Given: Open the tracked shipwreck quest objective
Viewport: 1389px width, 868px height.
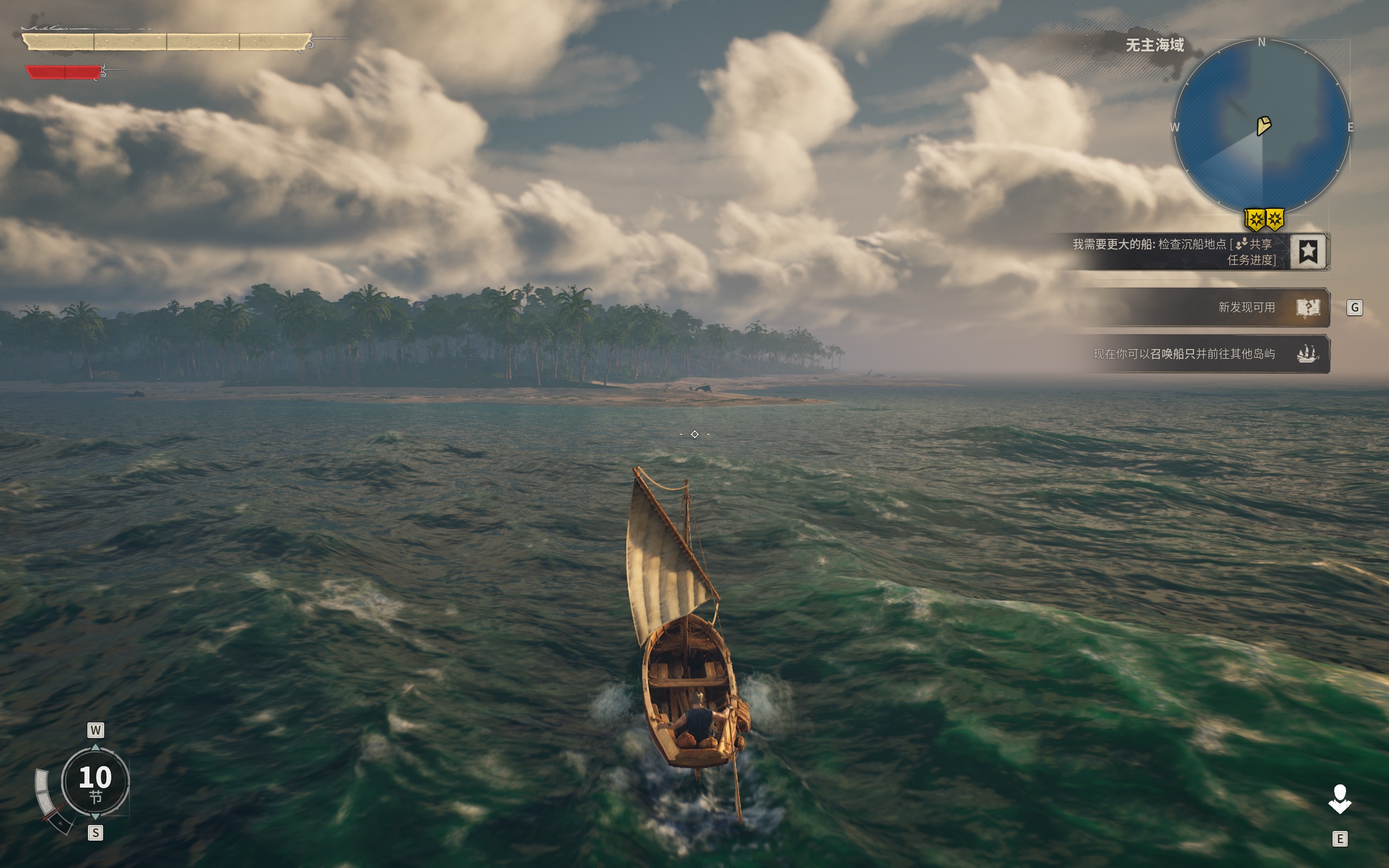Looking at the screenshot, I should tap(1173, 251).
